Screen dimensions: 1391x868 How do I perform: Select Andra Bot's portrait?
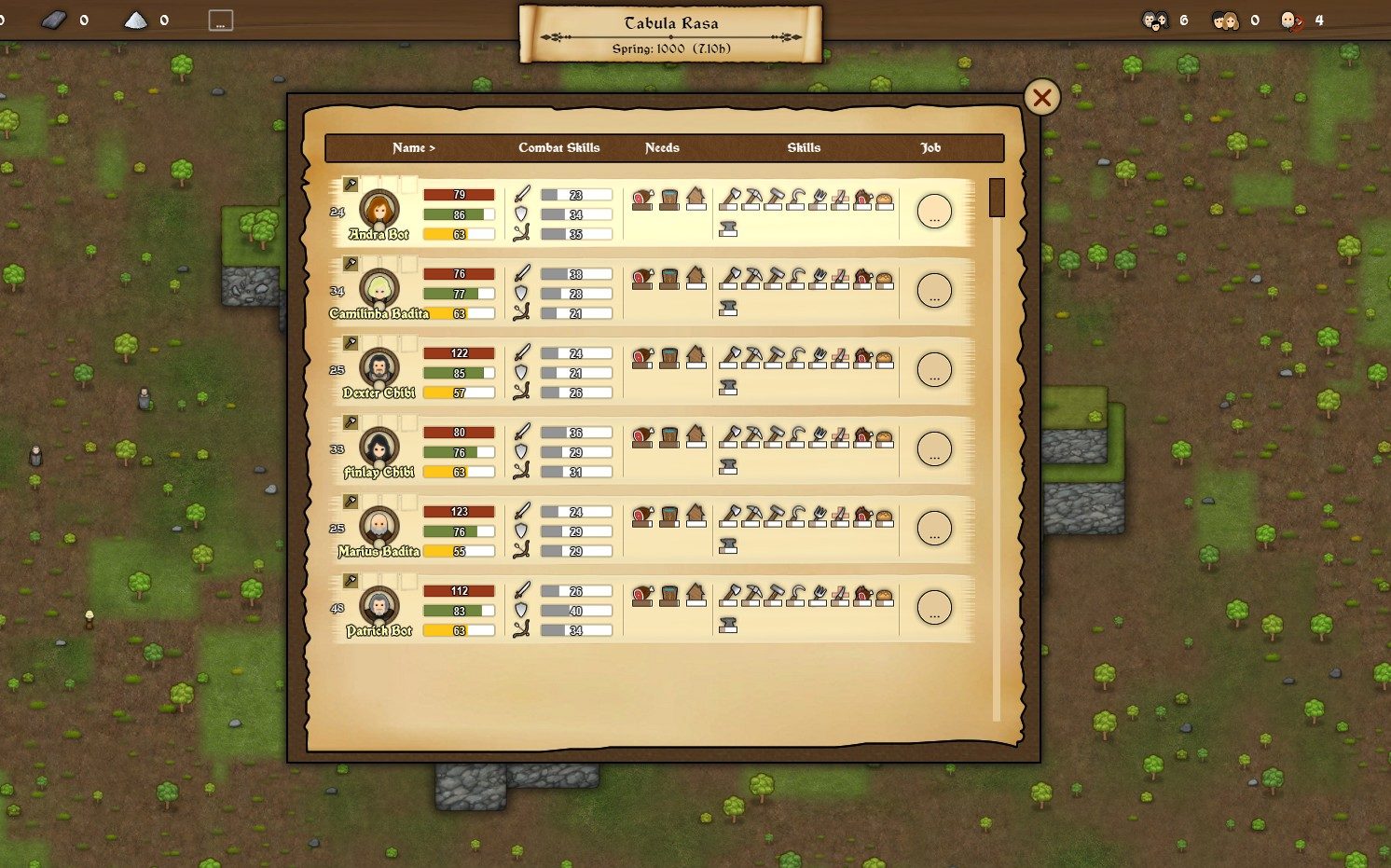pos(379,209)
